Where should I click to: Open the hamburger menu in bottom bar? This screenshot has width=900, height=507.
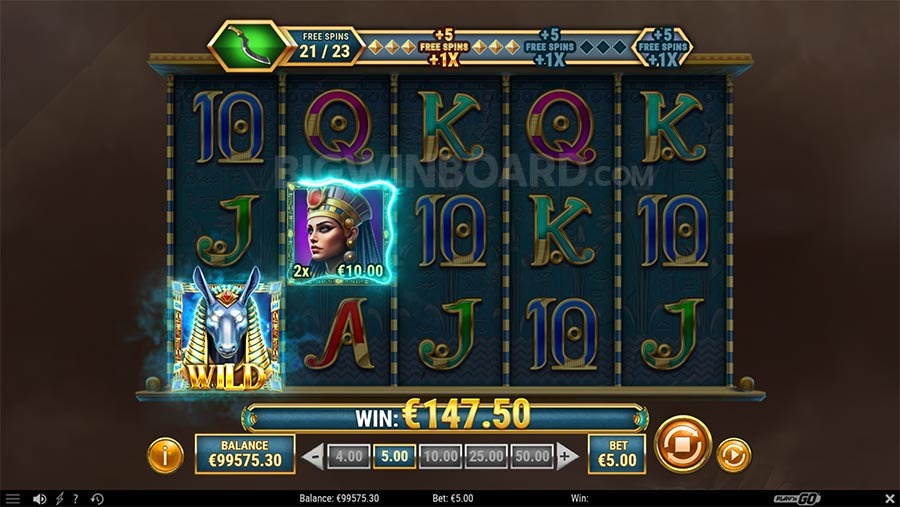pos(13,498)
